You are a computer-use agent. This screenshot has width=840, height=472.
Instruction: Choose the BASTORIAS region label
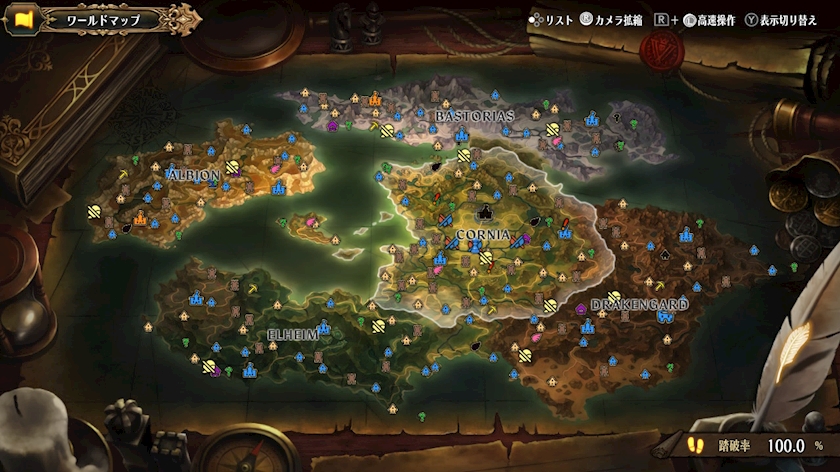pyautogui.click(x=475, y=116)
